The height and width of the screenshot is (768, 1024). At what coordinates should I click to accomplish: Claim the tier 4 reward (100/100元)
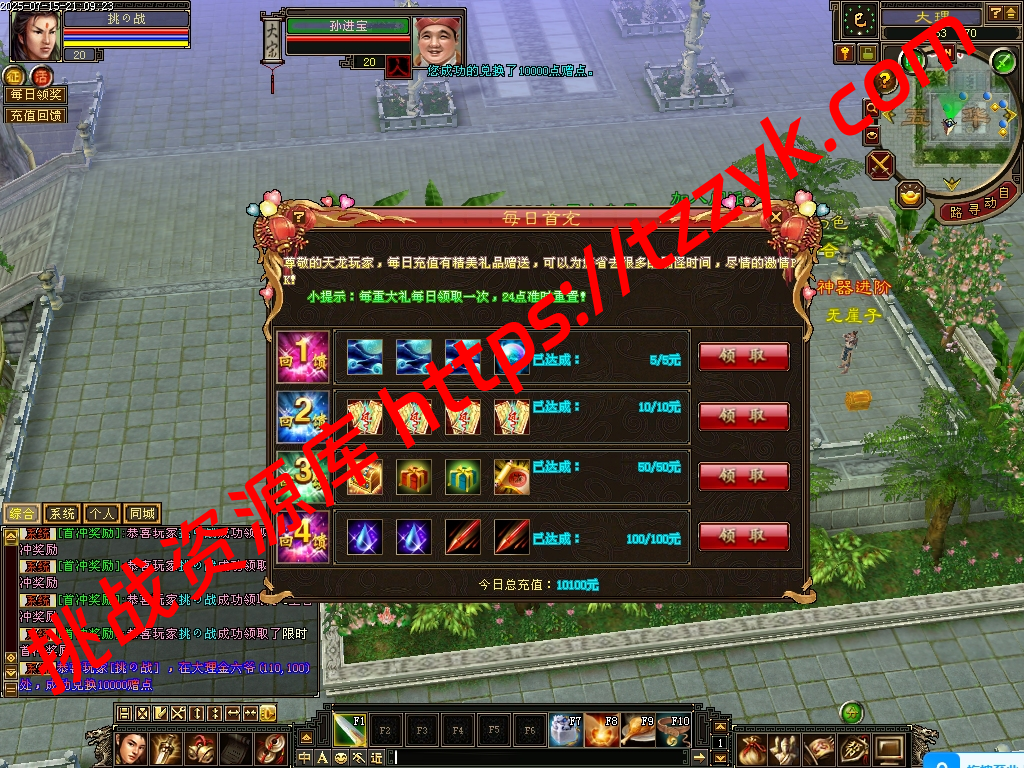(x=743, y=536)
